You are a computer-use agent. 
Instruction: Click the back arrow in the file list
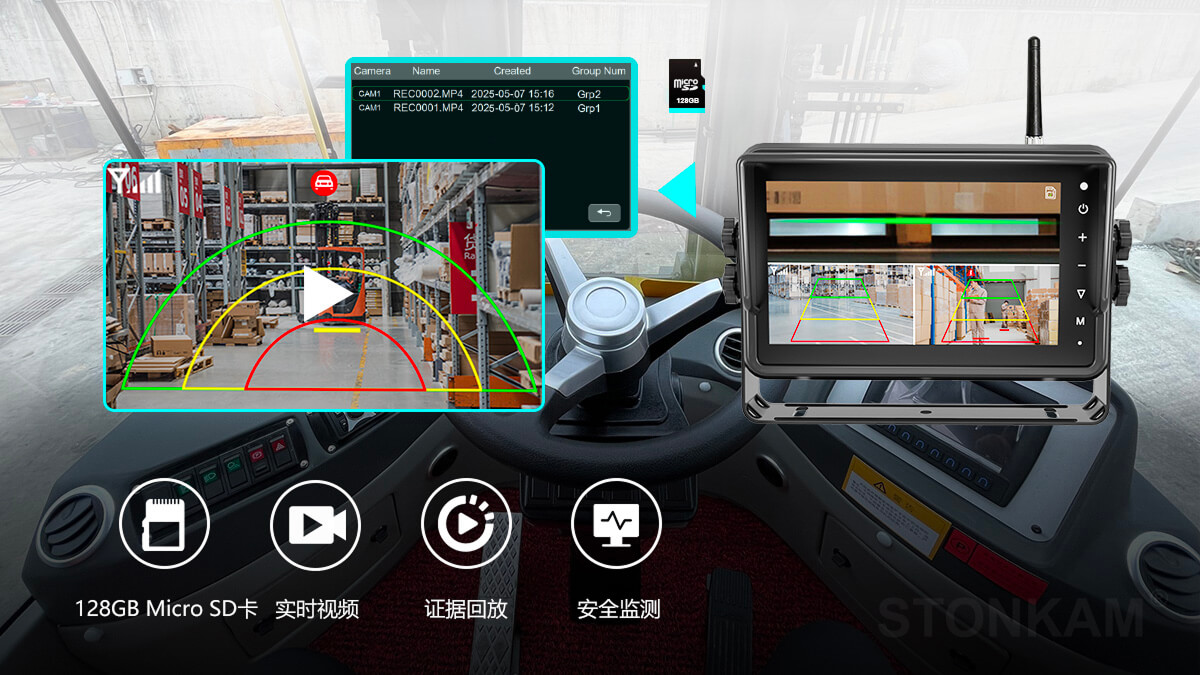click(604, 213)
